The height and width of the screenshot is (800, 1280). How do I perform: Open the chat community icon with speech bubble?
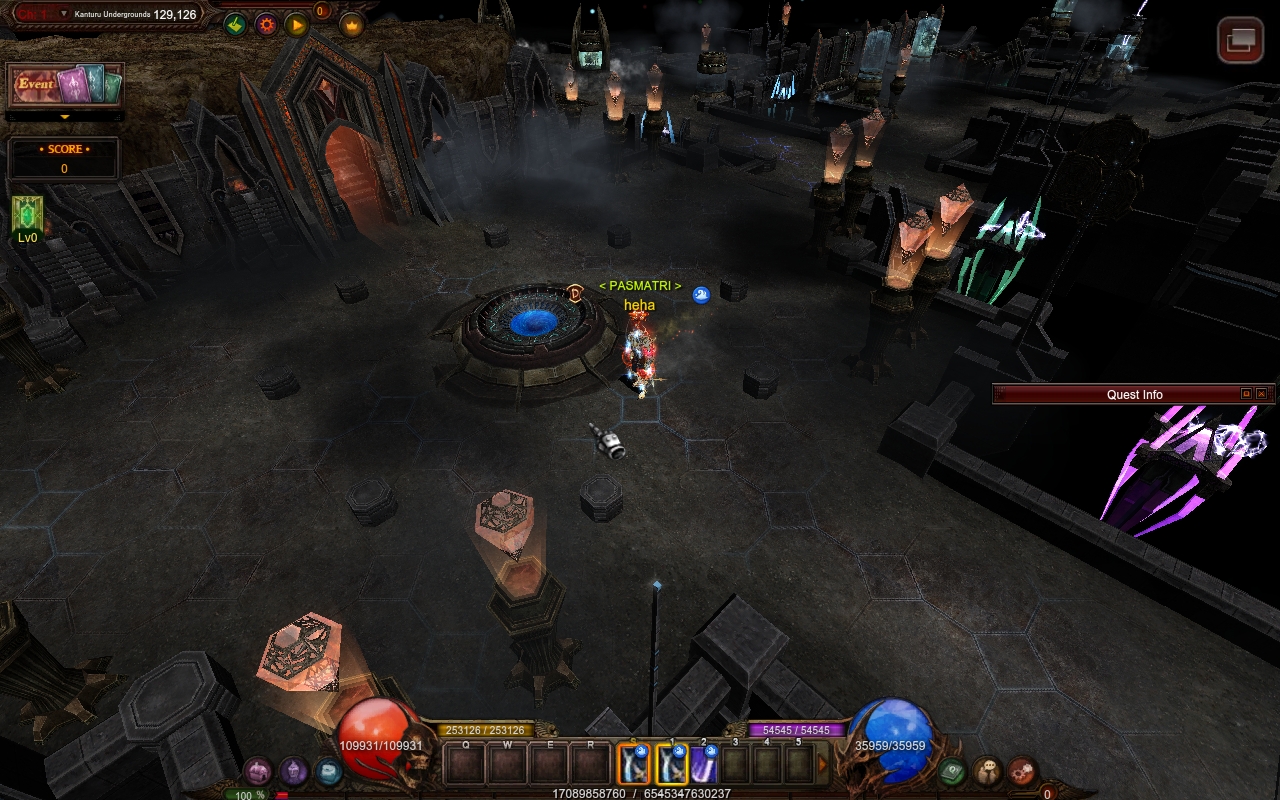(x=987, y=771)
